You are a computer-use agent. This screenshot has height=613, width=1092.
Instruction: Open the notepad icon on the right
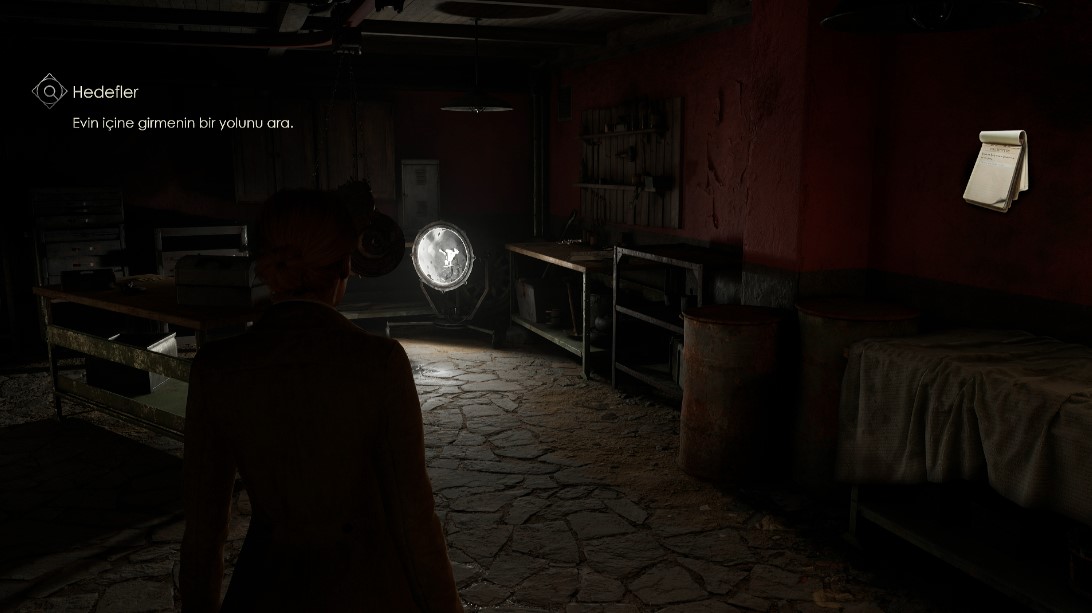click(995, 169)
